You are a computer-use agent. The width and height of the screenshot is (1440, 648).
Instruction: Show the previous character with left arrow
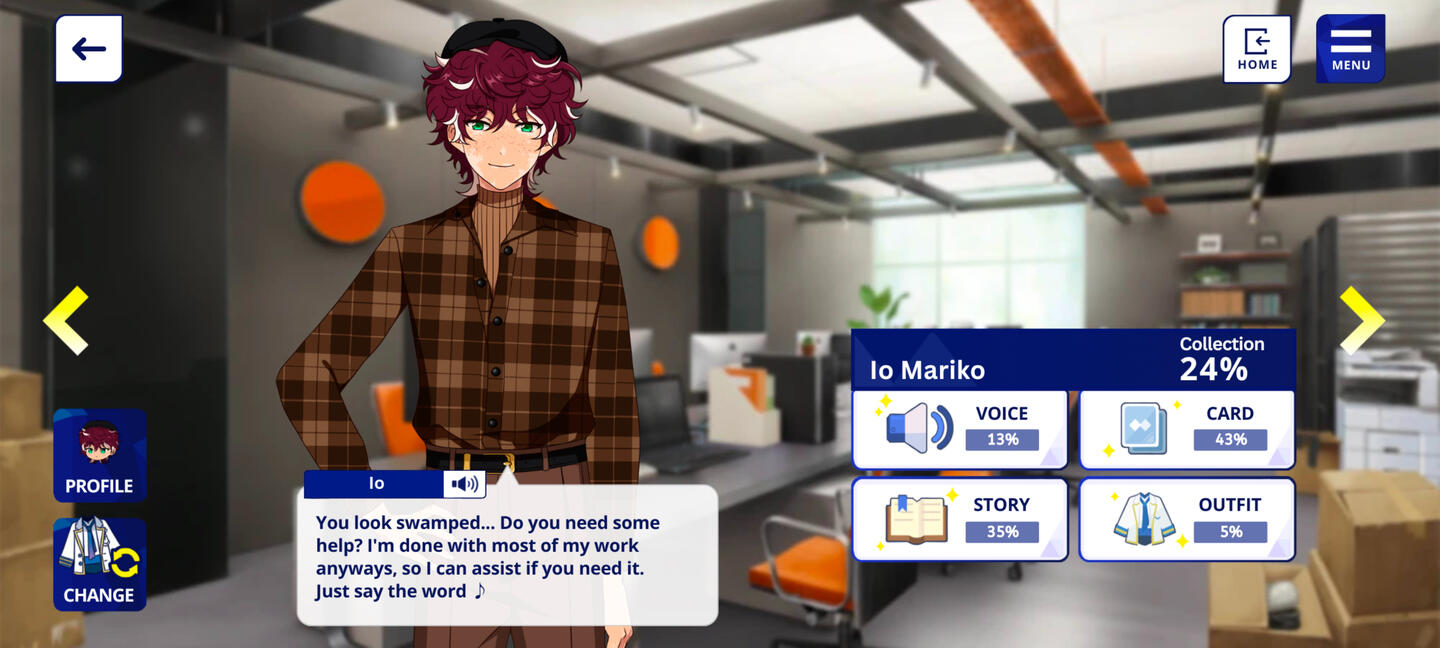click(x=66, y=320)
